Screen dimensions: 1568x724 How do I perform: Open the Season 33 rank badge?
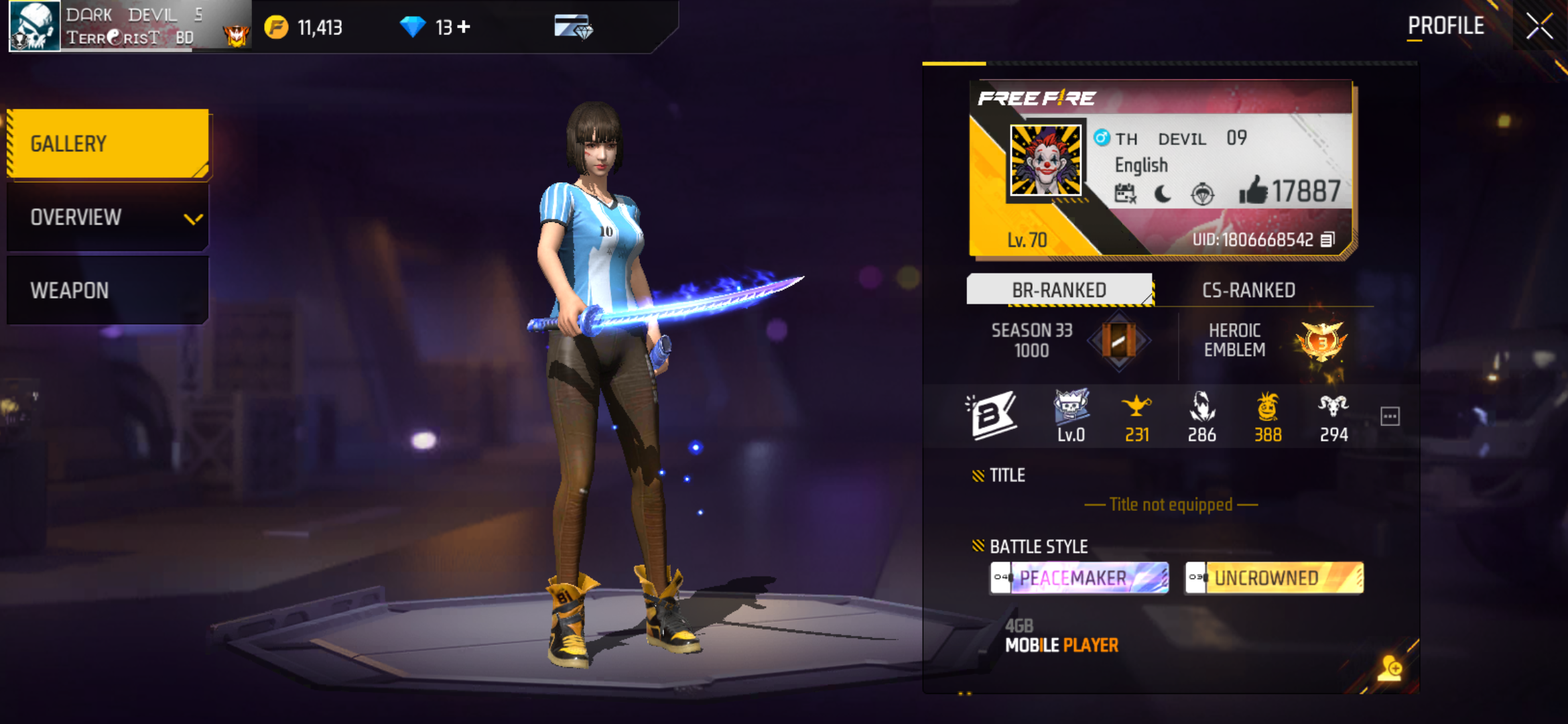click(x=1118, y=341)
